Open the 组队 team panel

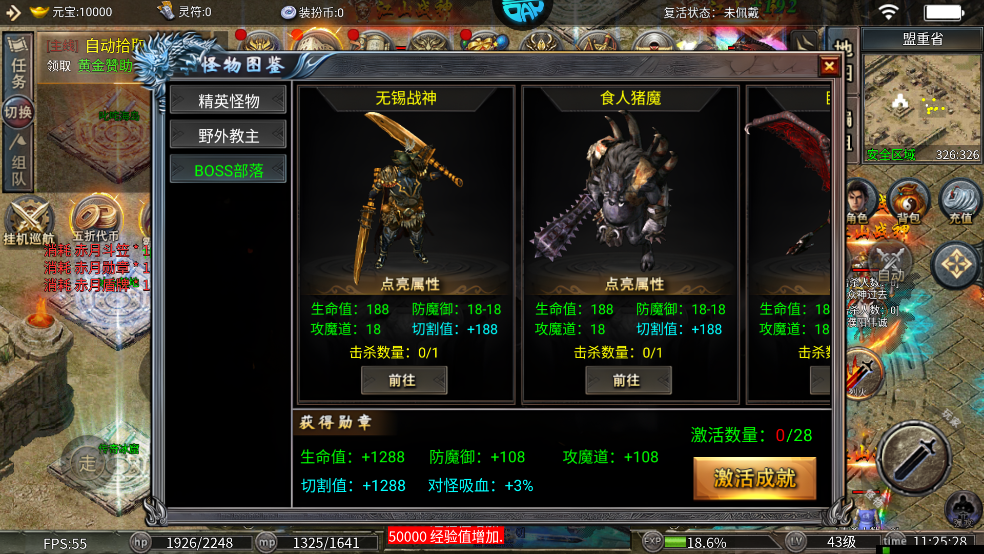coord(18,166)
